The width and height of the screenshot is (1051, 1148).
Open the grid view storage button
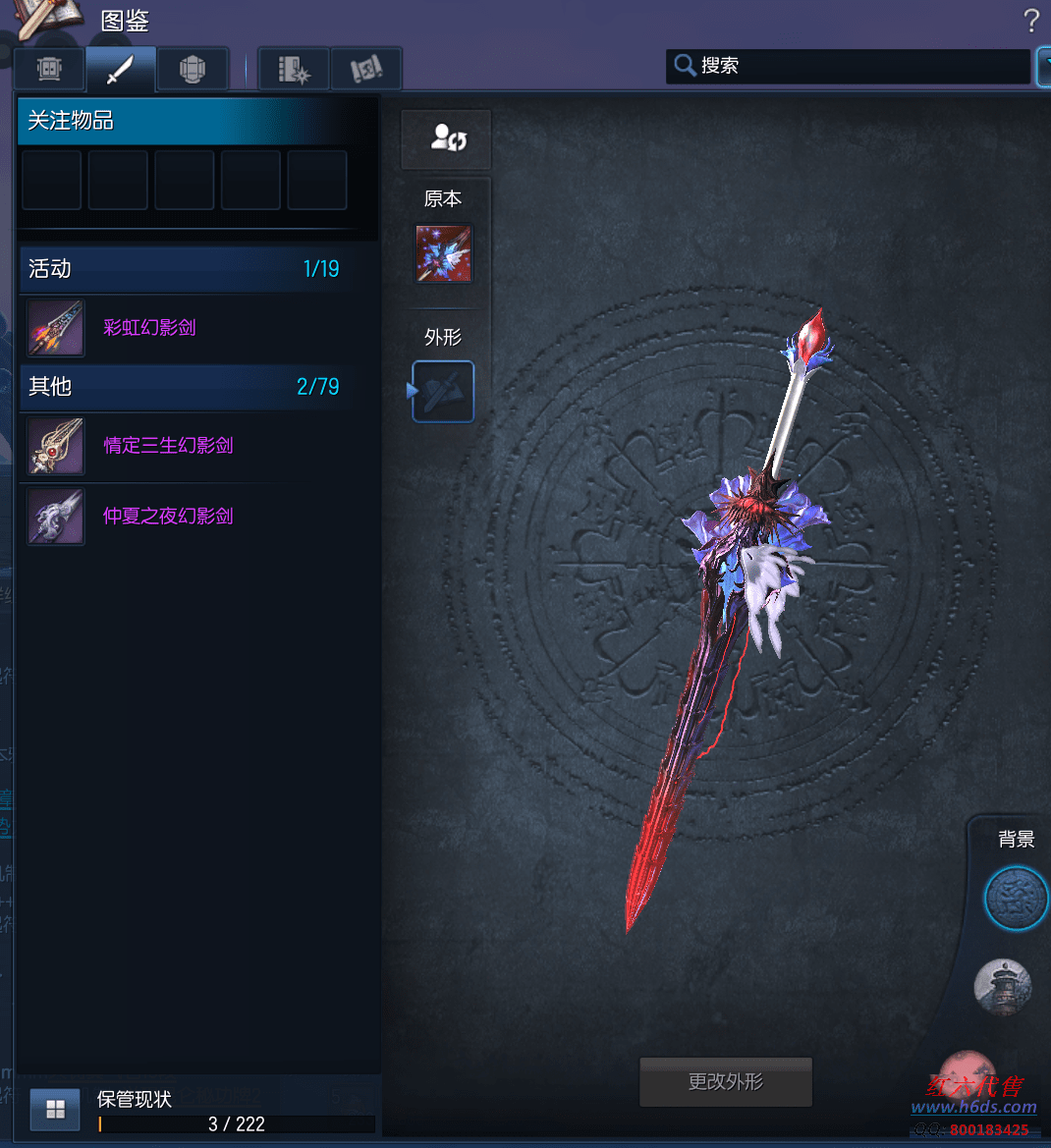click(x=55, y=1110)
